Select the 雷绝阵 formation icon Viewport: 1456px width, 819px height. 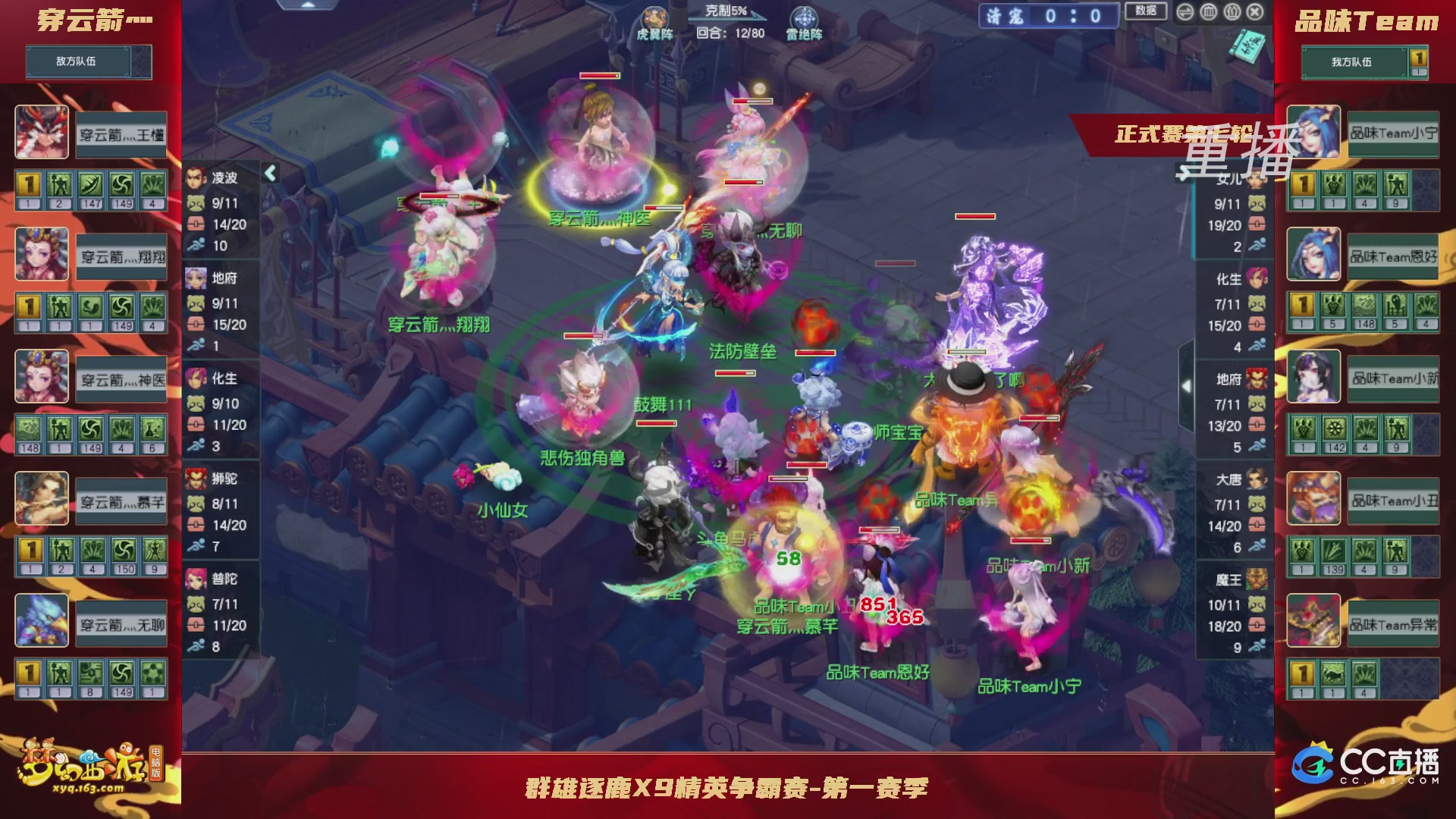(x=805, y=17)
